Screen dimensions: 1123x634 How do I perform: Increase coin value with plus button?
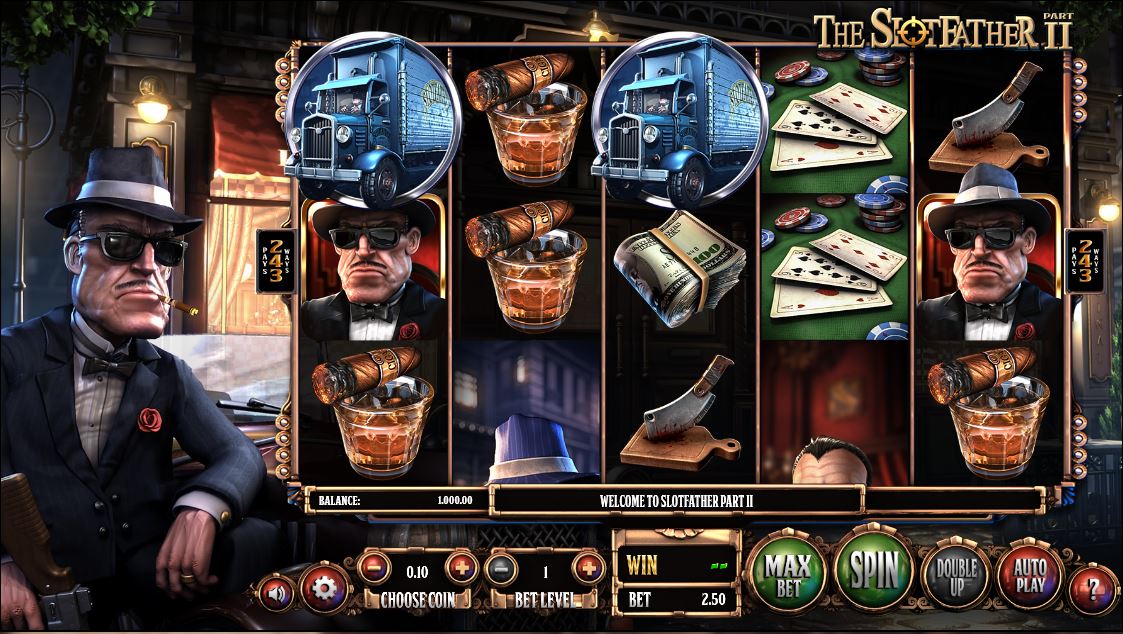[x=461, y=569]
